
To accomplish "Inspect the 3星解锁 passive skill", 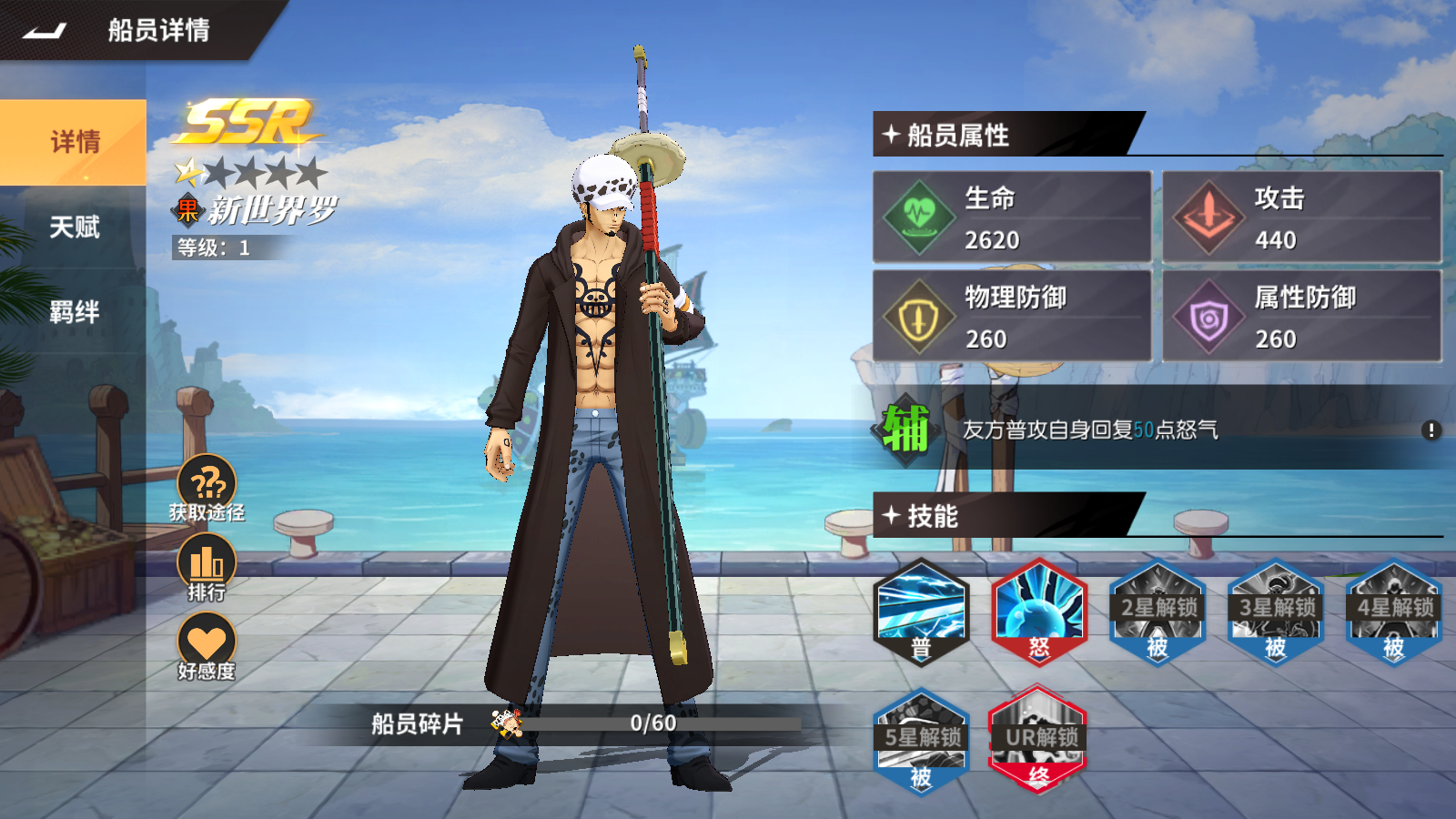I will click(1276, 612).
